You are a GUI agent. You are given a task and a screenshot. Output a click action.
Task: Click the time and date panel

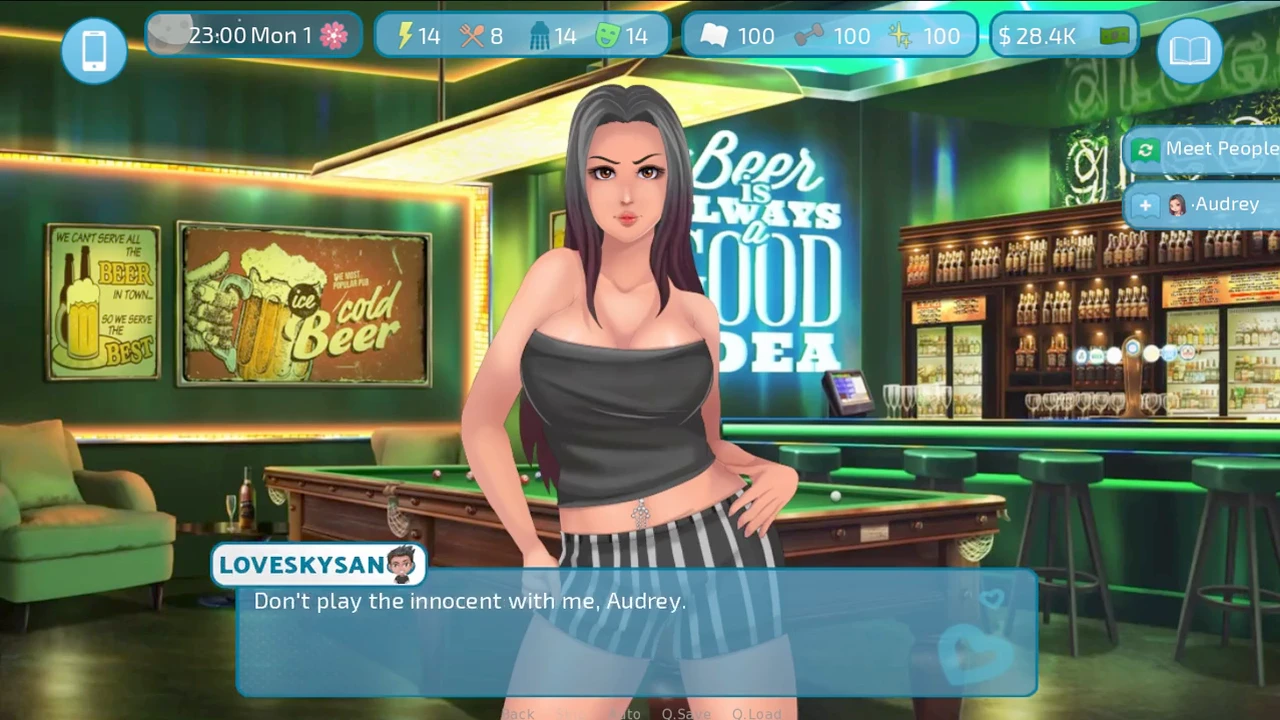click(254, 36)
